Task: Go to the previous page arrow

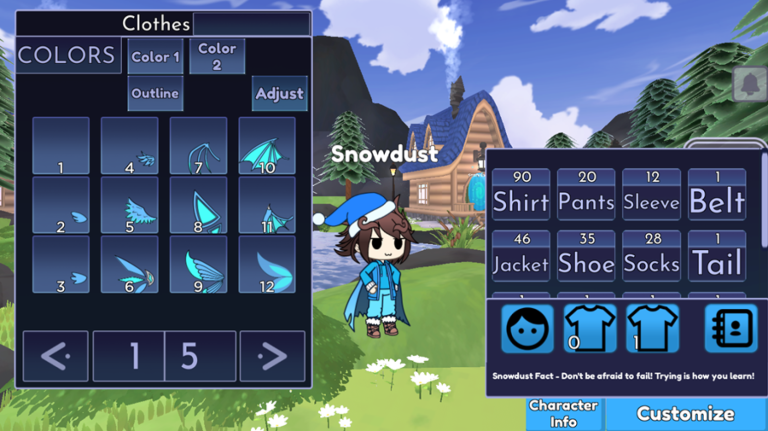Action: click(x=55, y=356)
